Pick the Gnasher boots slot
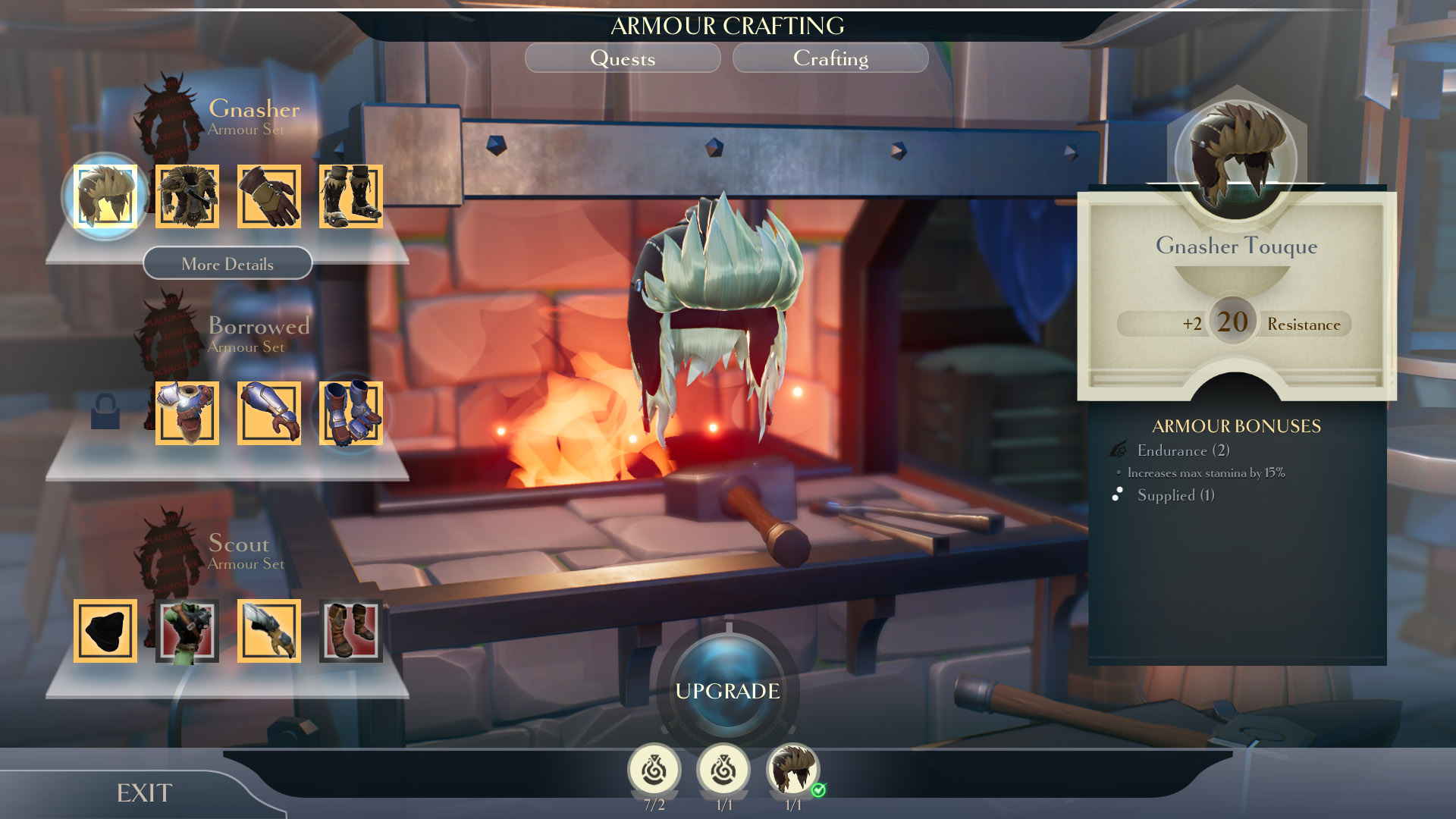The width and height of the screenshot is (1456, 819). (351, 196)
